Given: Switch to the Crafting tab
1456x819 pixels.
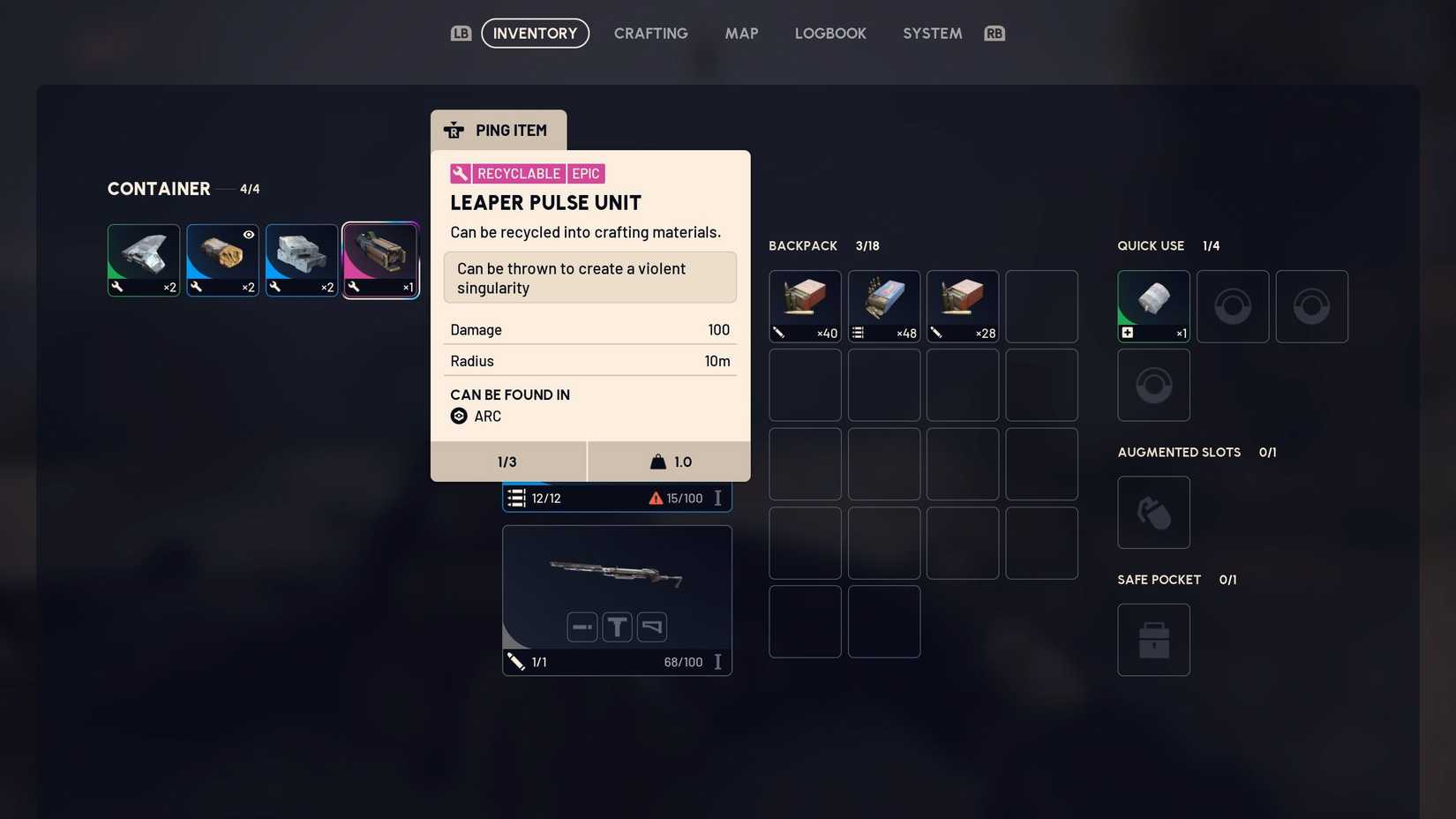Looking at the screenshot, I should (x=650, y=33).
